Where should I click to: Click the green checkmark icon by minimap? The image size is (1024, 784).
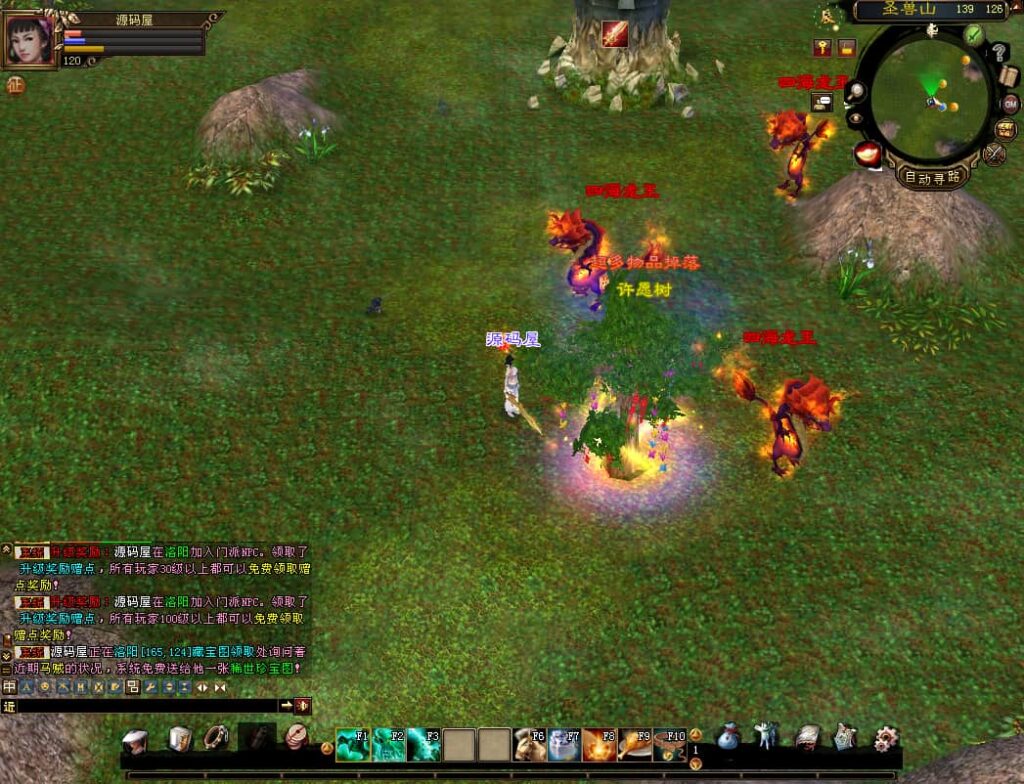click(x=974, y=34)
